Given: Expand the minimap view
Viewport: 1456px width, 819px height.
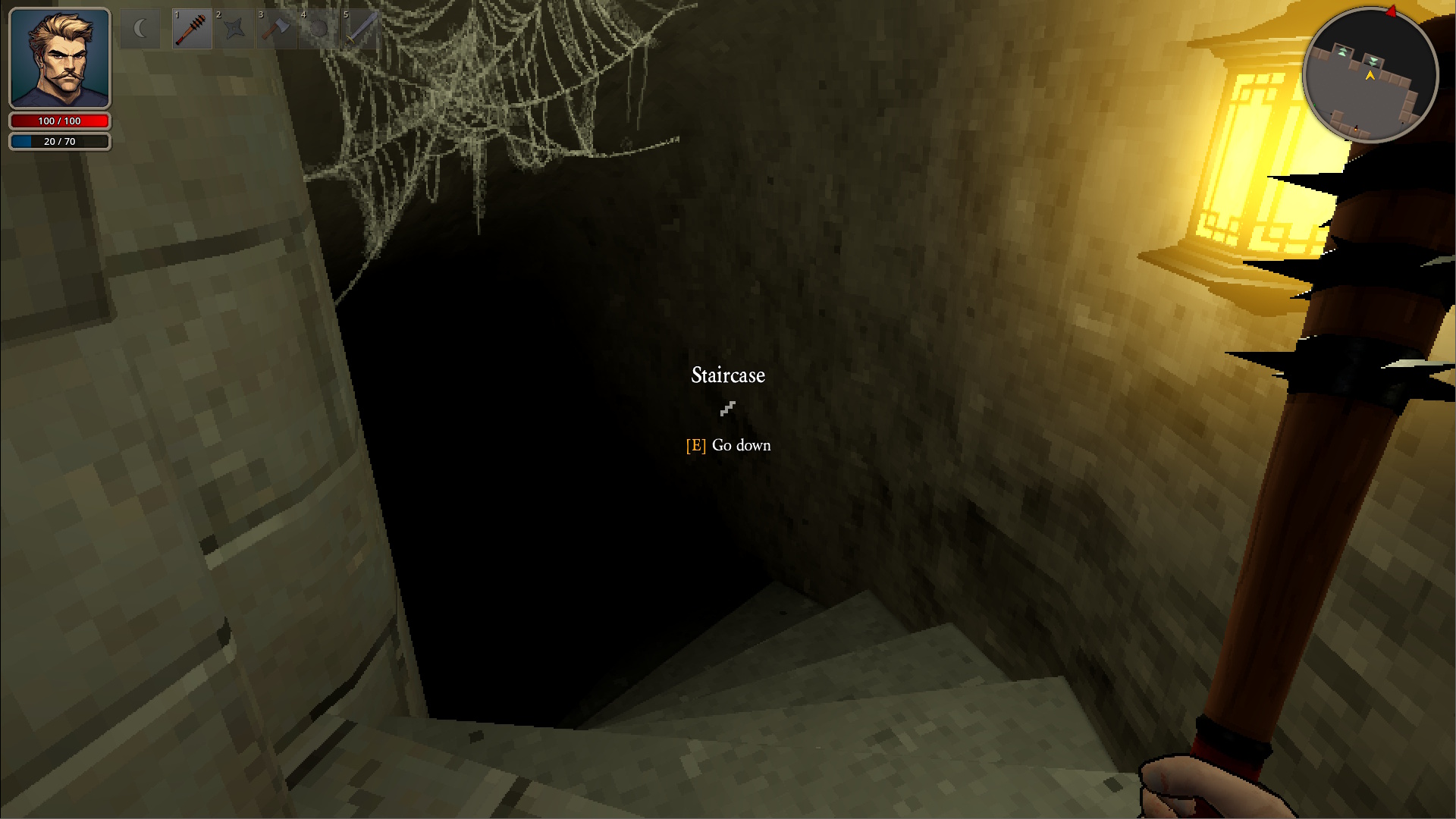Looking at the screenshot, I should pos(1370,74).
